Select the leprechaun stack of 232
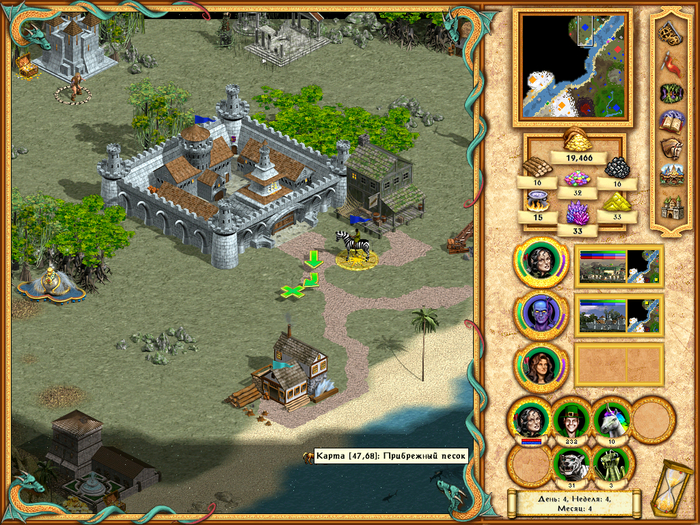The width and height of the screenshot is (700, 525). (x=571, y=420)
